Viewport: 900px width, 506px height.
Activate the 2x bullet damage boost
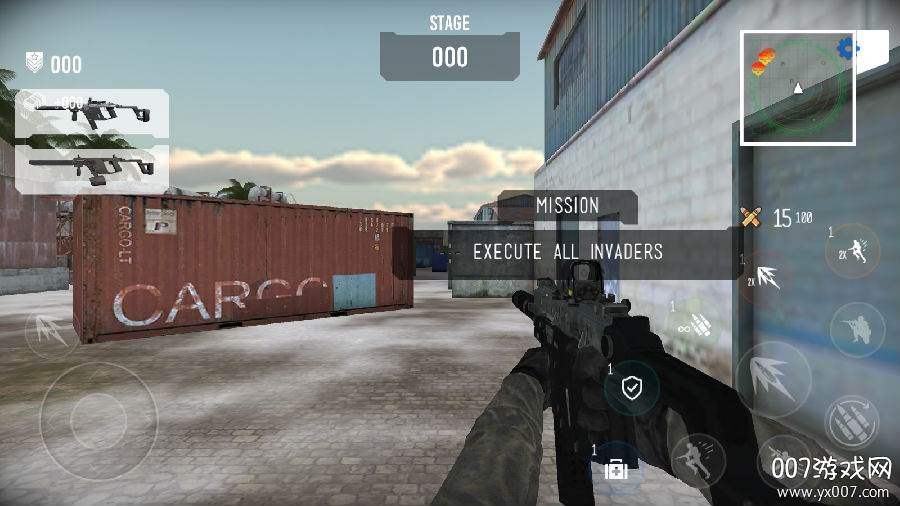tap(766, 277)
